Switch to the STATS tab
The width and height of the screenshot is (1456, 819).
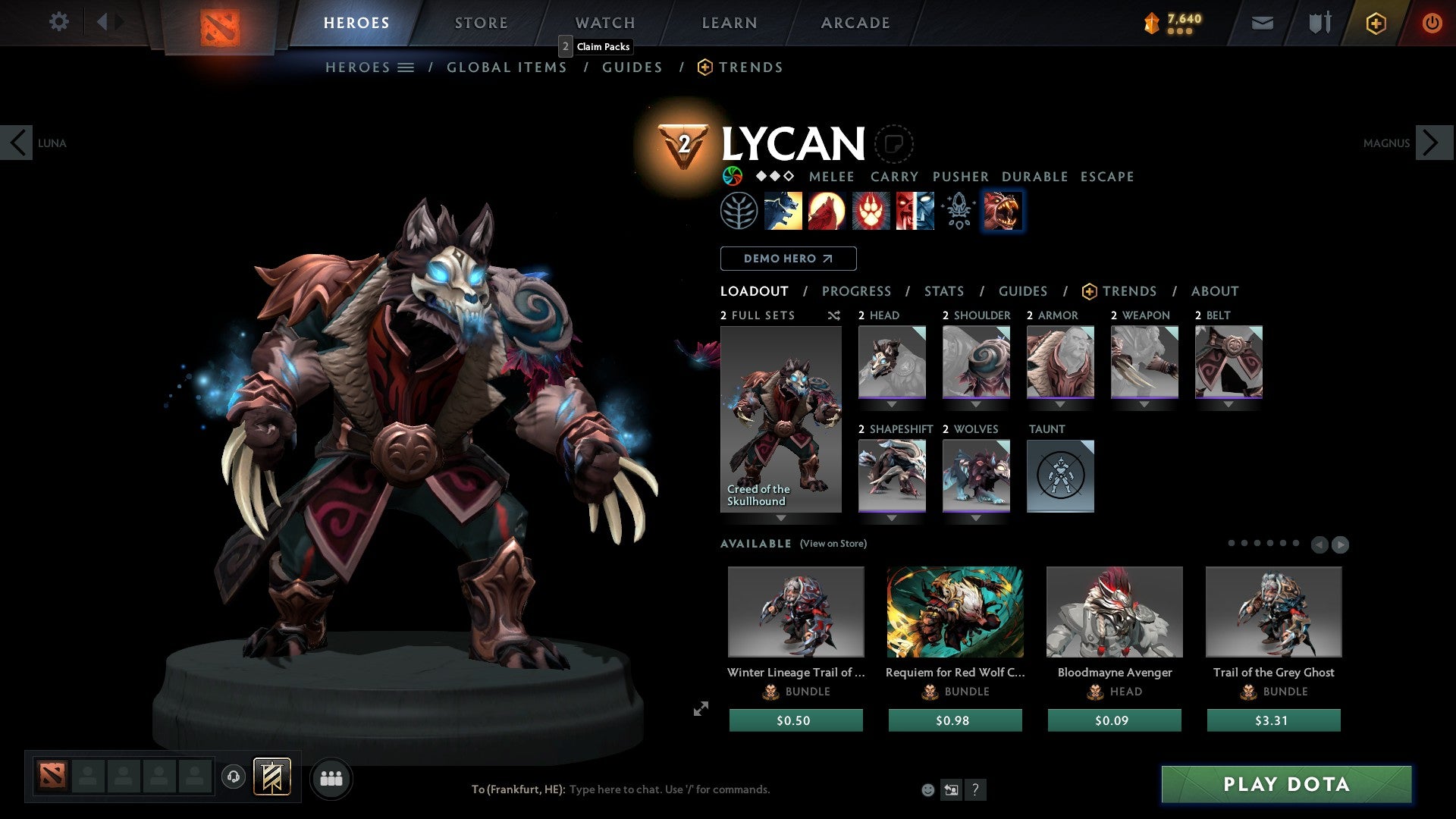[943, 290]
